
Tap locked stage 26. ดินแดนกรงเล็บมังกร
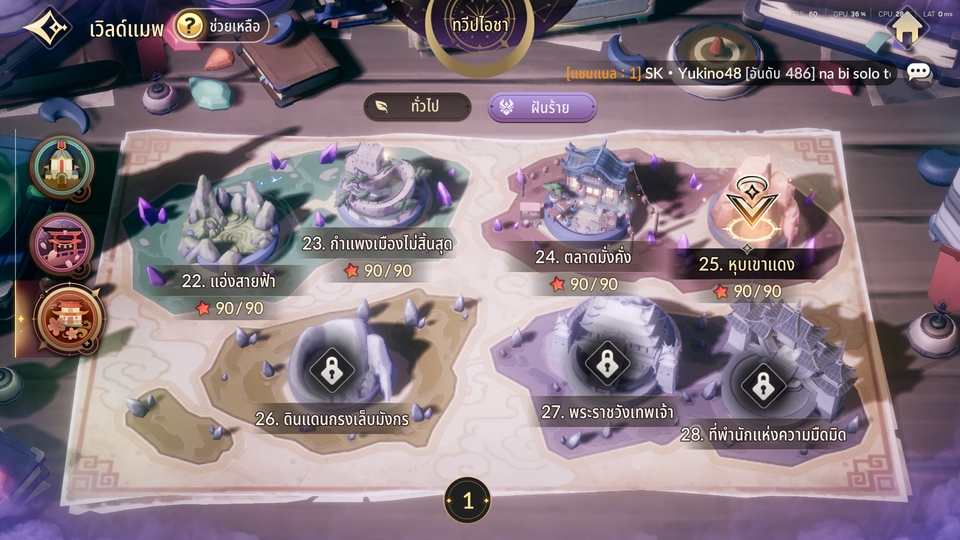(332, 370)
